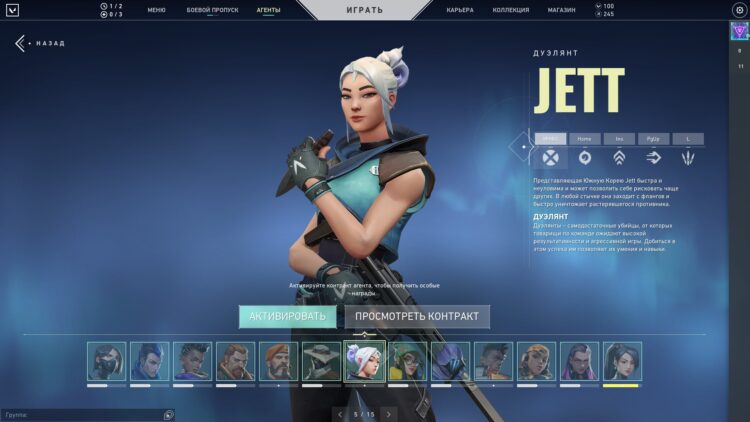Open settings via the gear icon

pyautogui.click(x=739, y=10)
